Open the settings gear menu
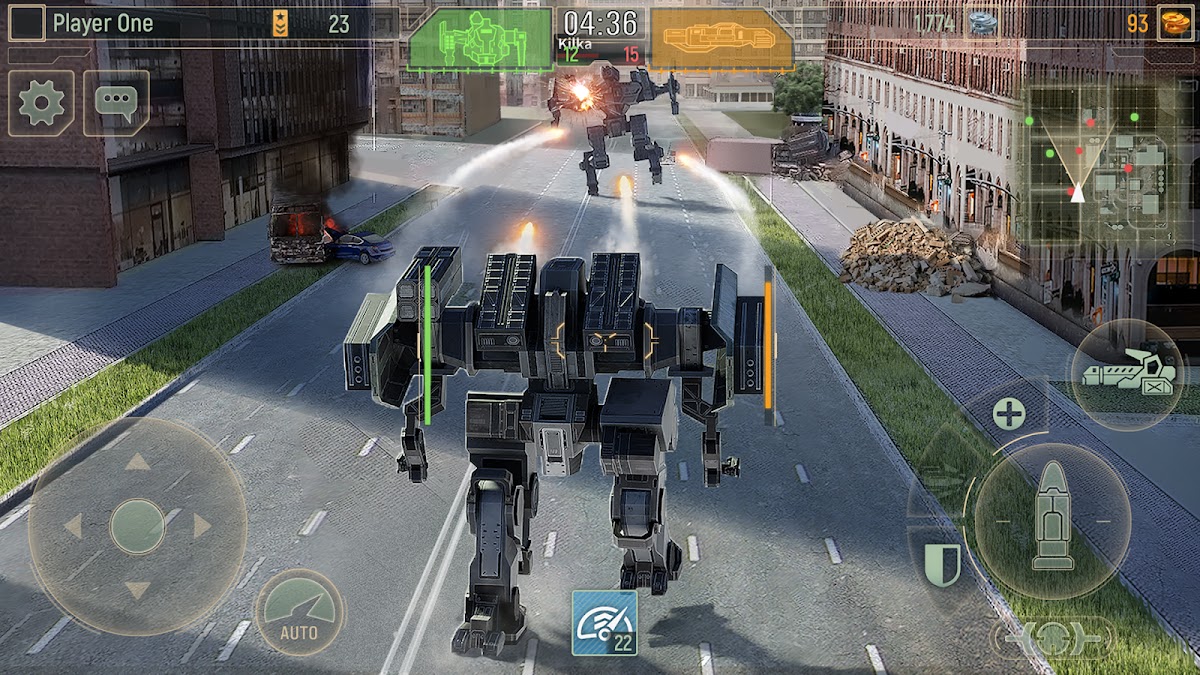This screenshot has width=1200, height=675. (41, 103)
